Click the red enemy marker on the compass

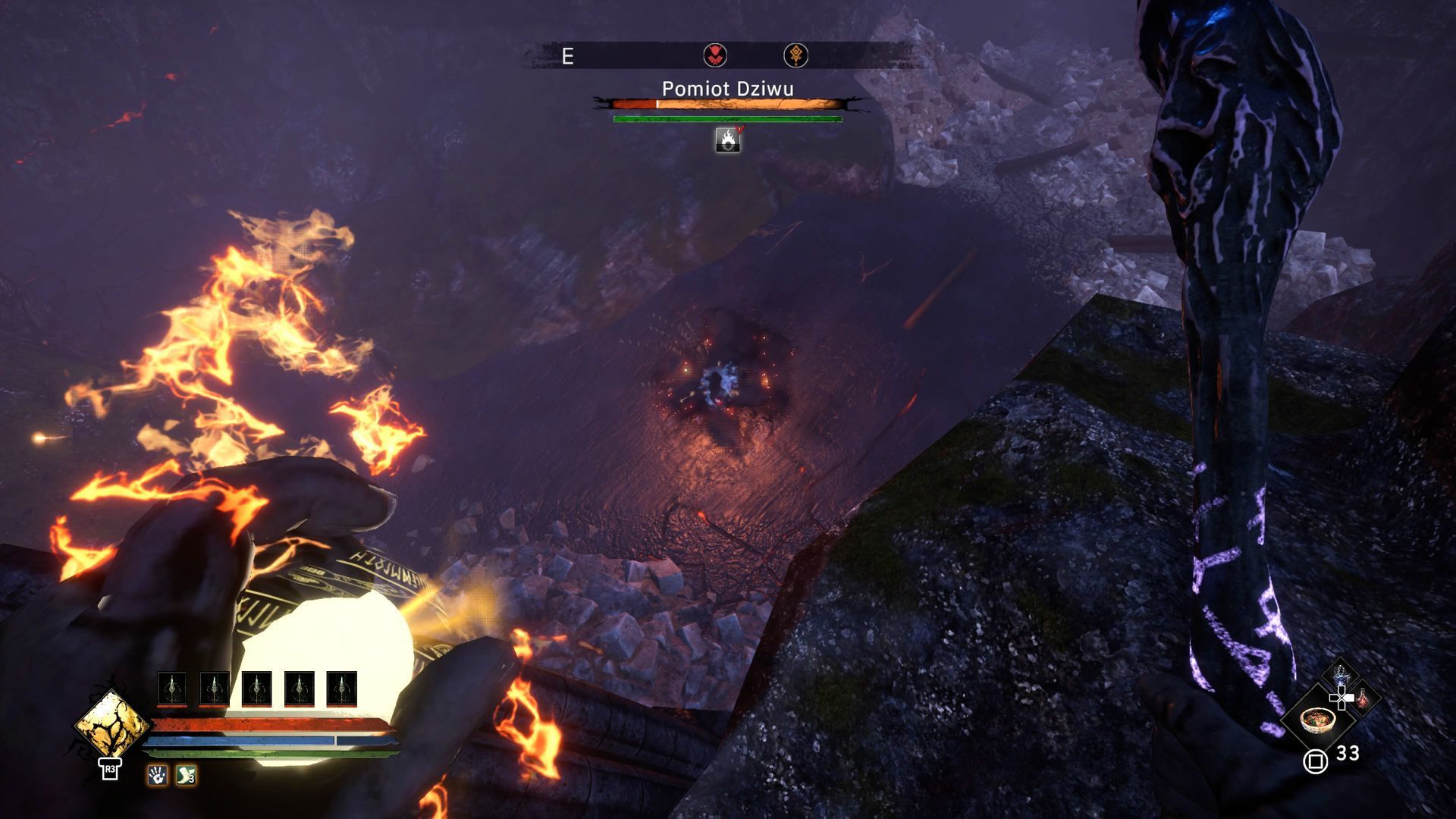click(x=714, y=55)
